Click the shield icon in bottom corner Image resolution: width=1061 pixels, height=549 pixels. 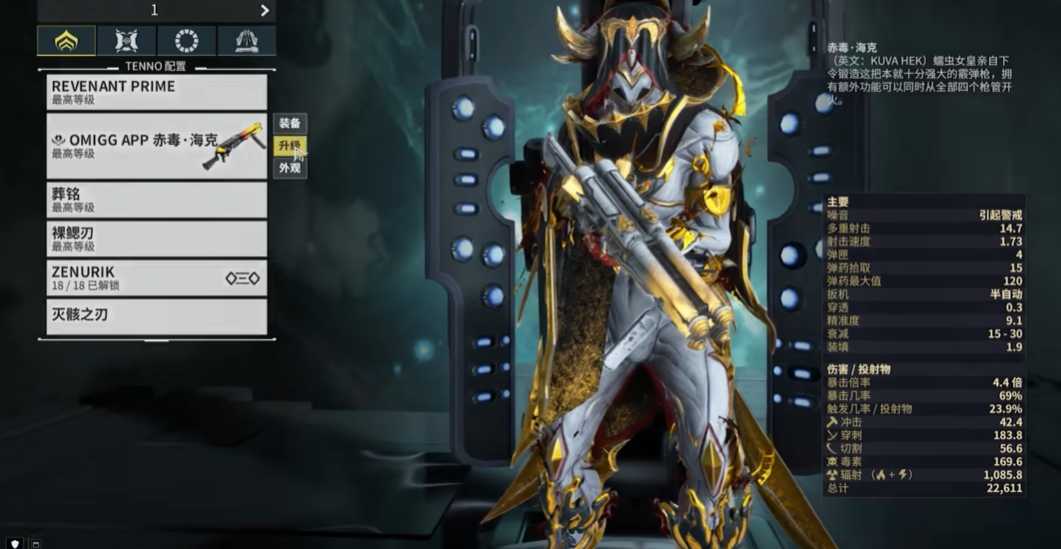[15, 543]
